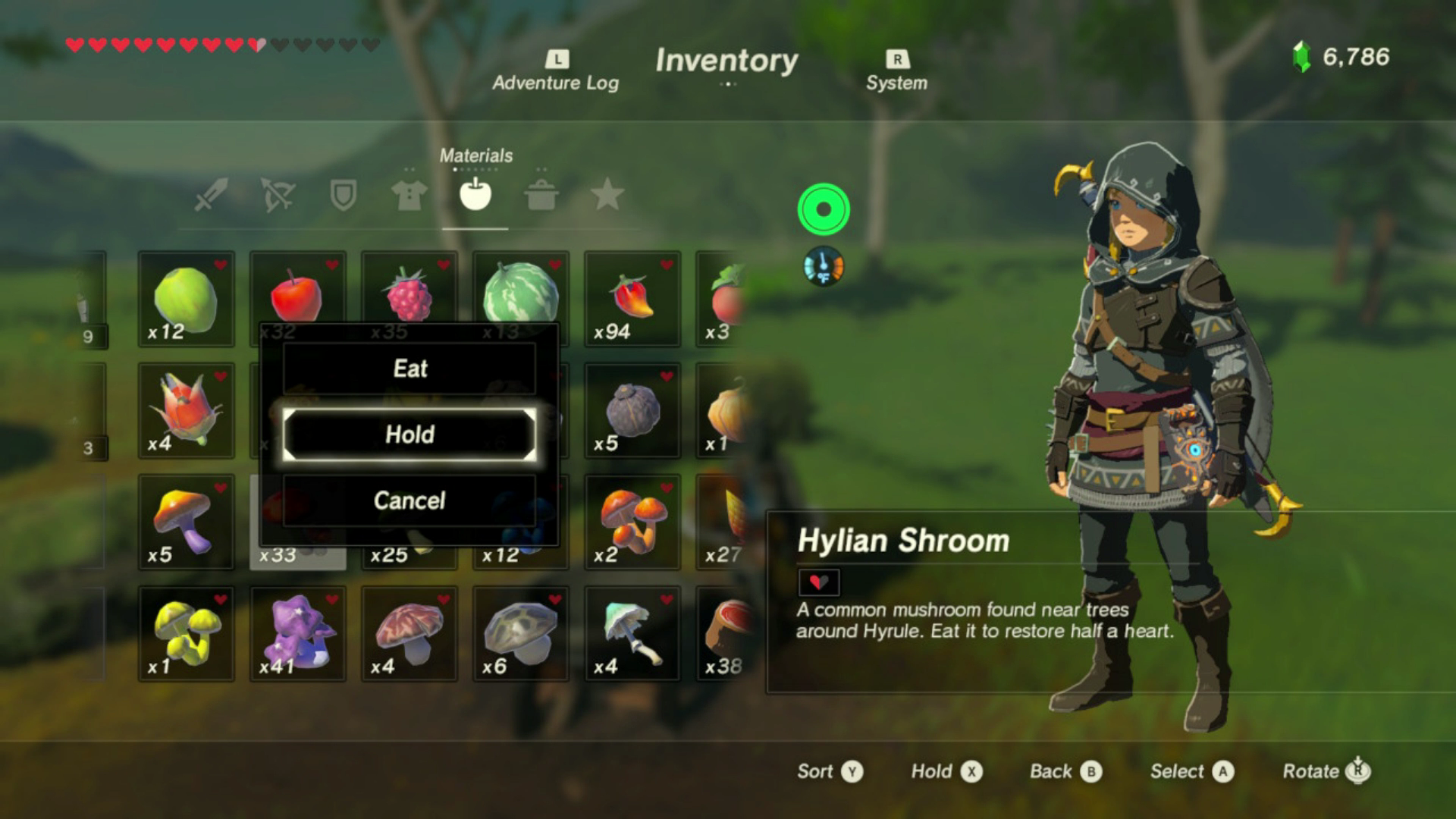Select the purple starry mushroom slot x41
1456x819 pixels.
click(298, 633)
